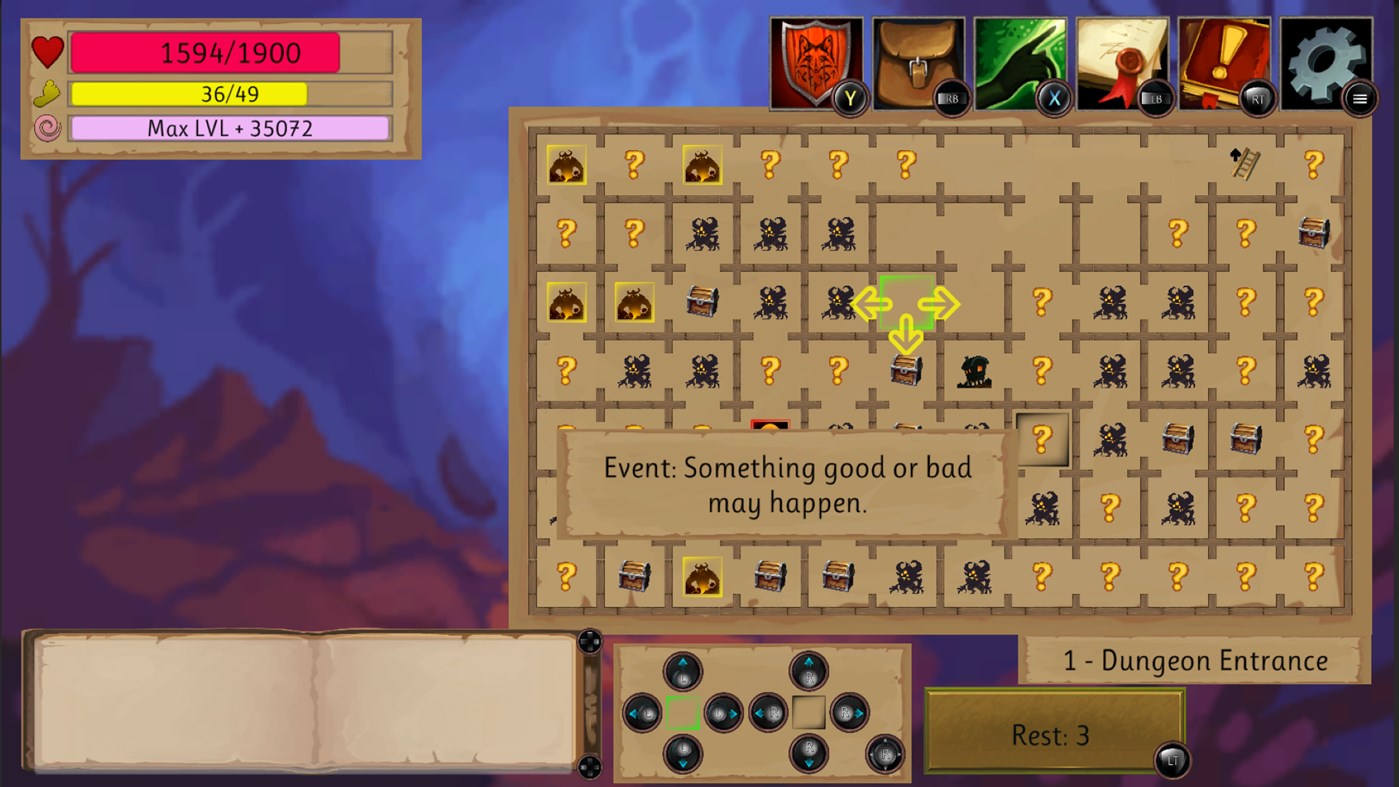Click the ladder exit on the map

pyautogui.click(x=1244, y=163)
